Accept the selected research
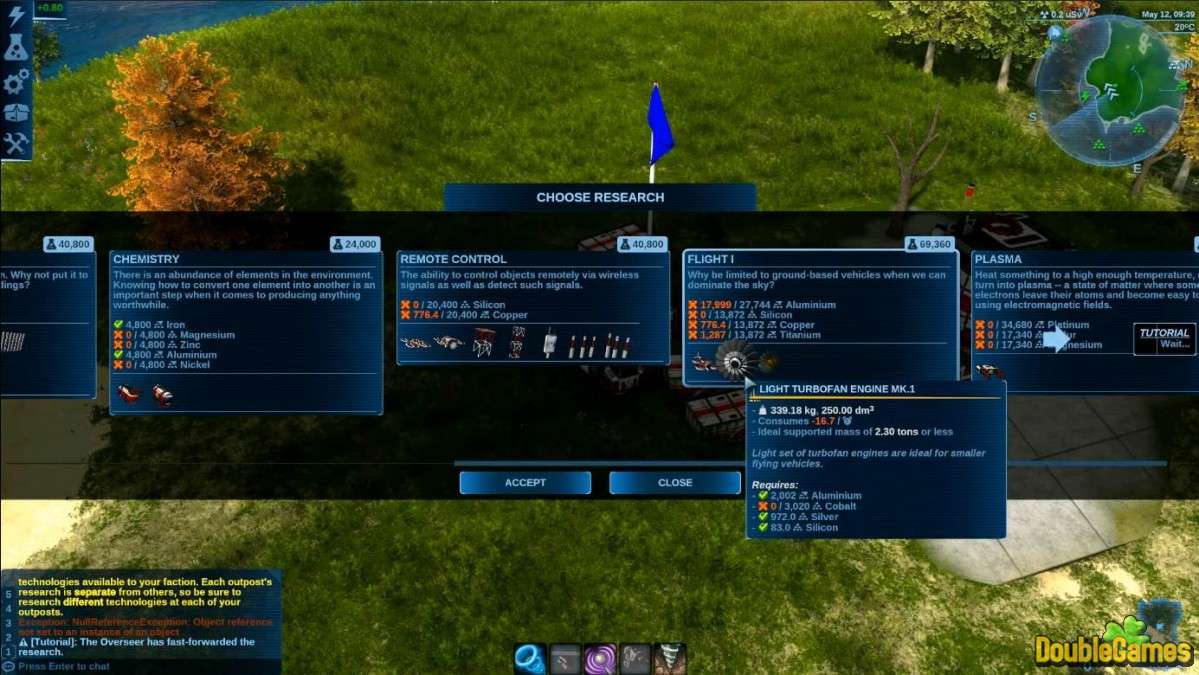Screen dimensions: 1199x675 [525, 482]
